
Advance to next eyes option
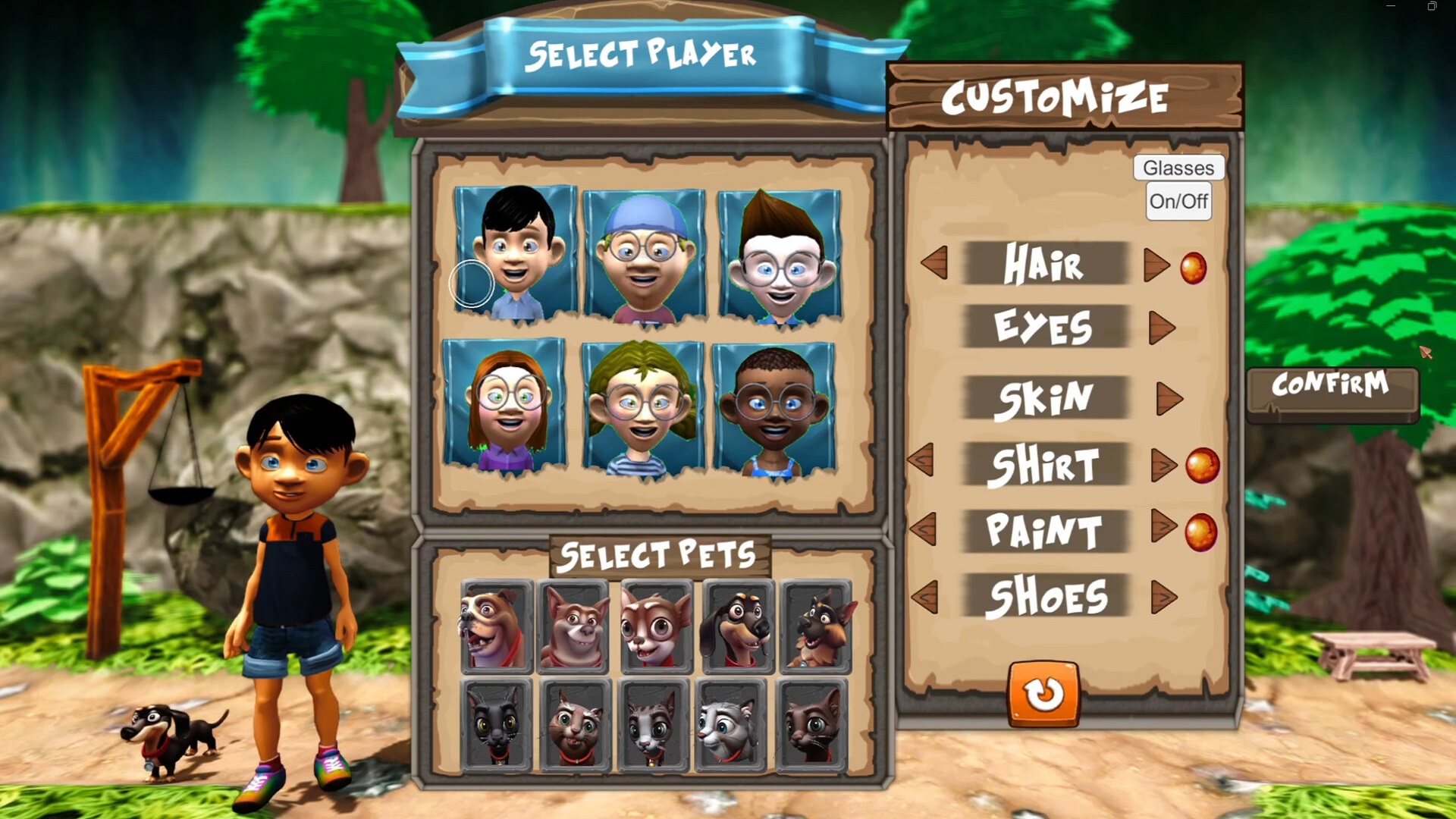[x=1160, y=328]
